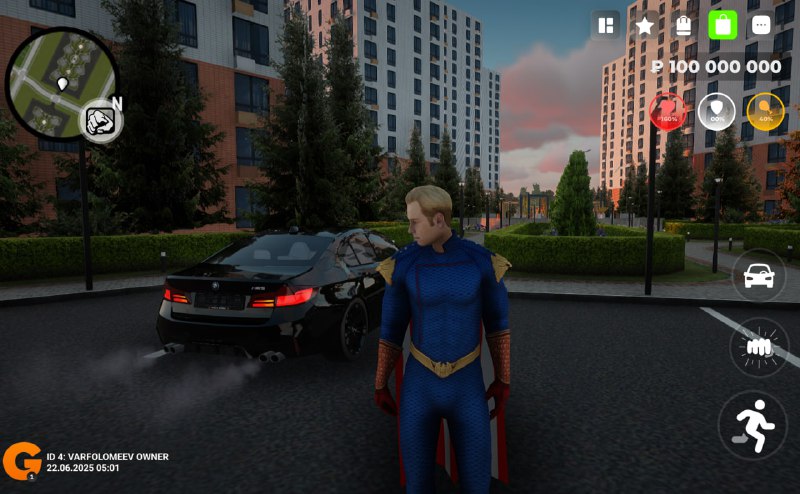Select the fist weapon icon by the minimap

click(99, 121)
